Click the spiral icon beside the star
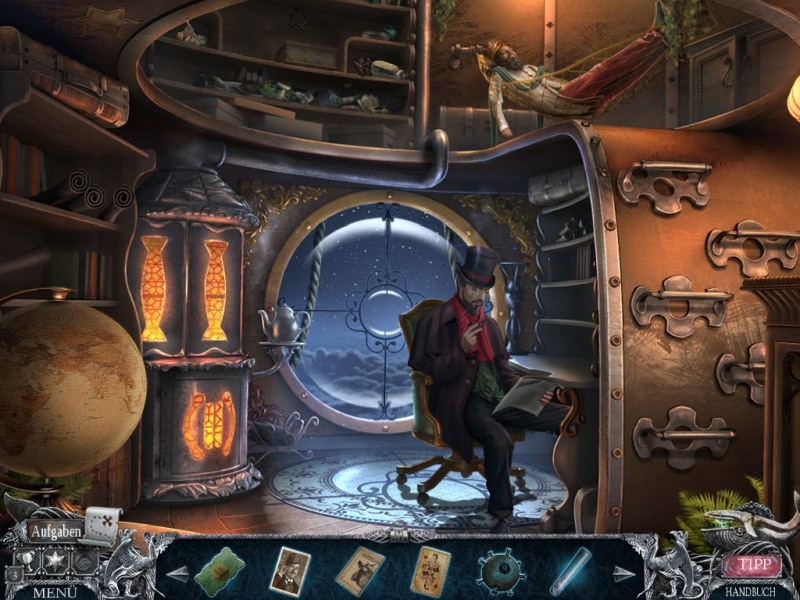The width and height of the screenshot is (800, 600). pyautogui.click(x=85, y=561)
